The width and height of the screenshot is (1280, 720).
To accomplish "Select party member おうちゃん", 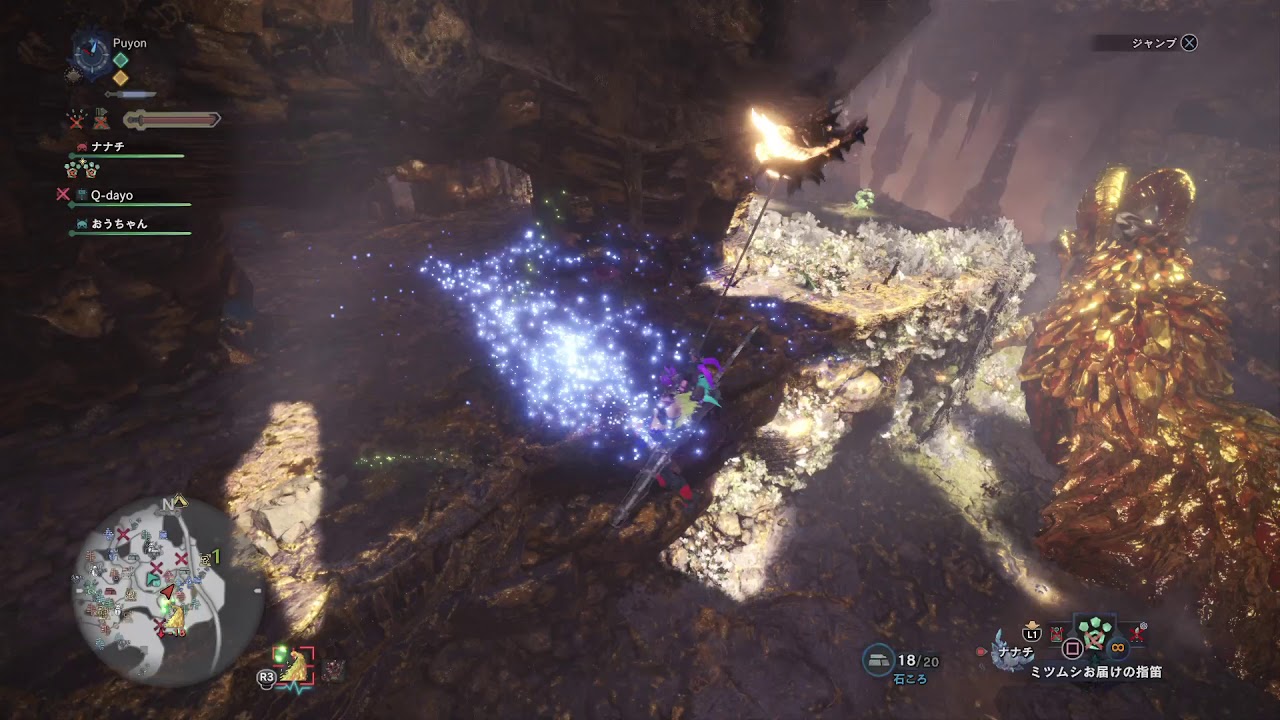I will [x=118, y=224].
